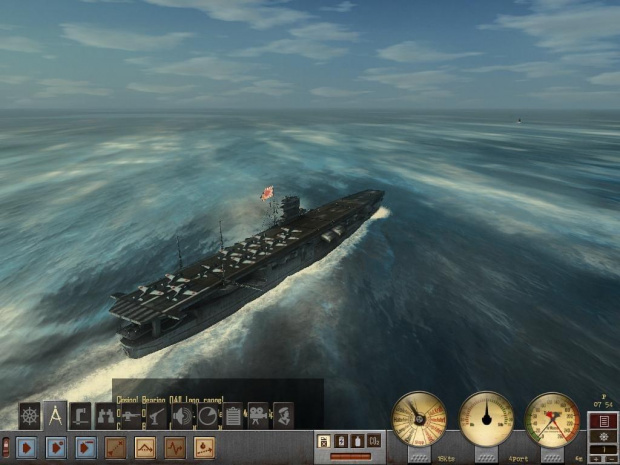Click the dashed line with X course button
620x465 pixels.
tap(116, 447)
